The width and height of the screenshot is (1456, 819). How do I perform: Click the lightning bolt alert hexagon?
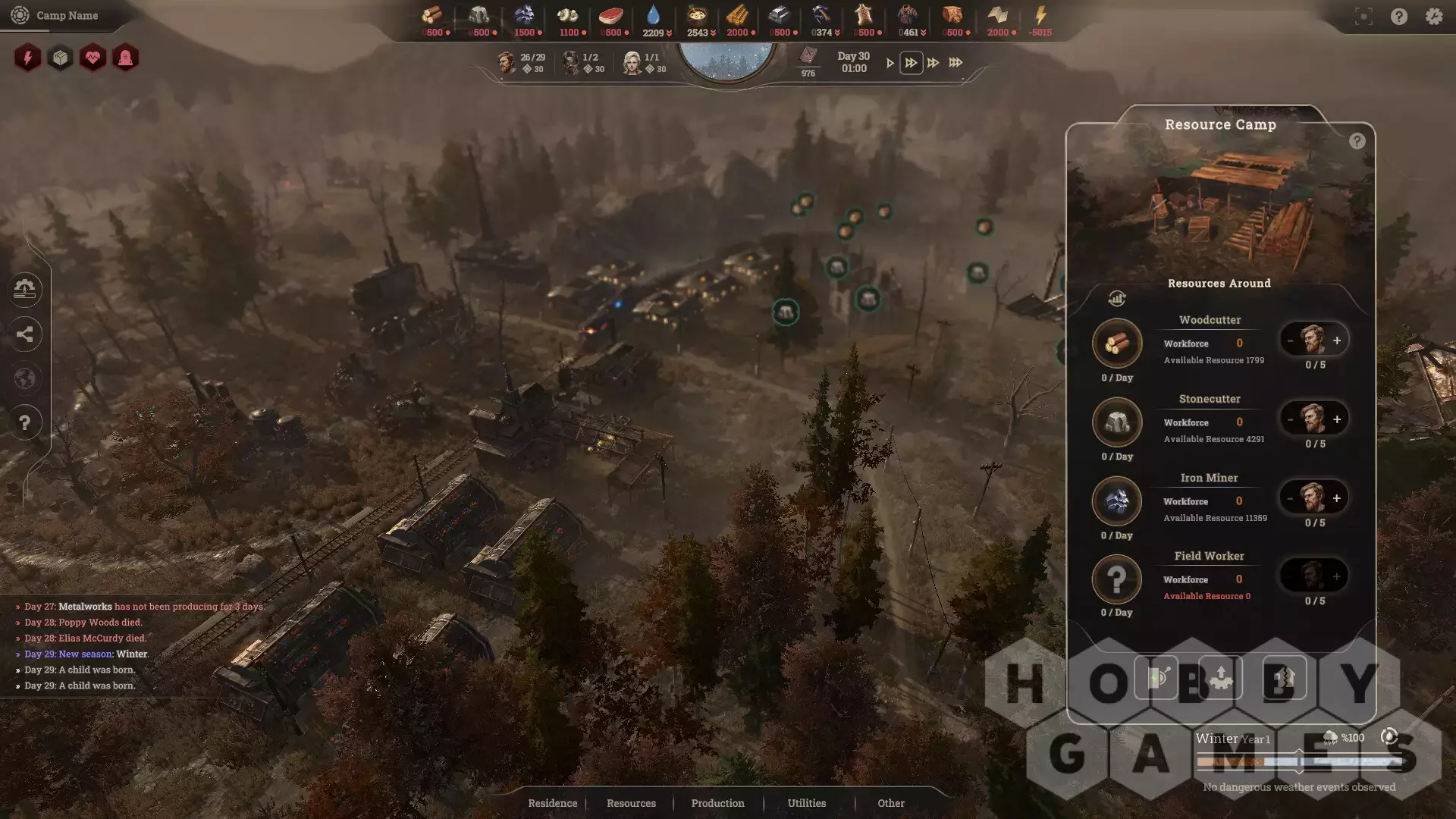tap(28, 58)
